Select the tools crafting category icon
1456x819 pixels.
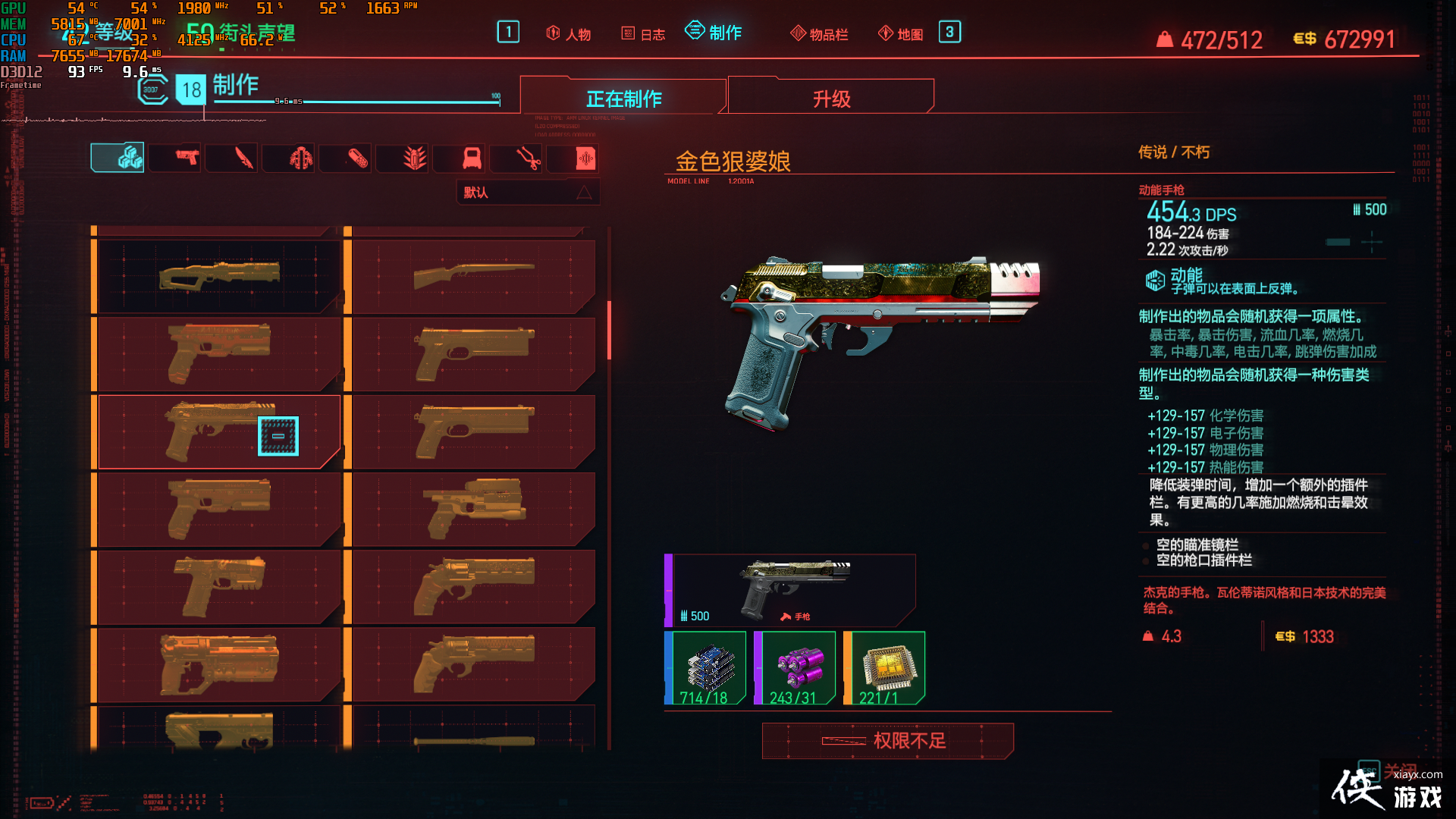pos(516,158)
